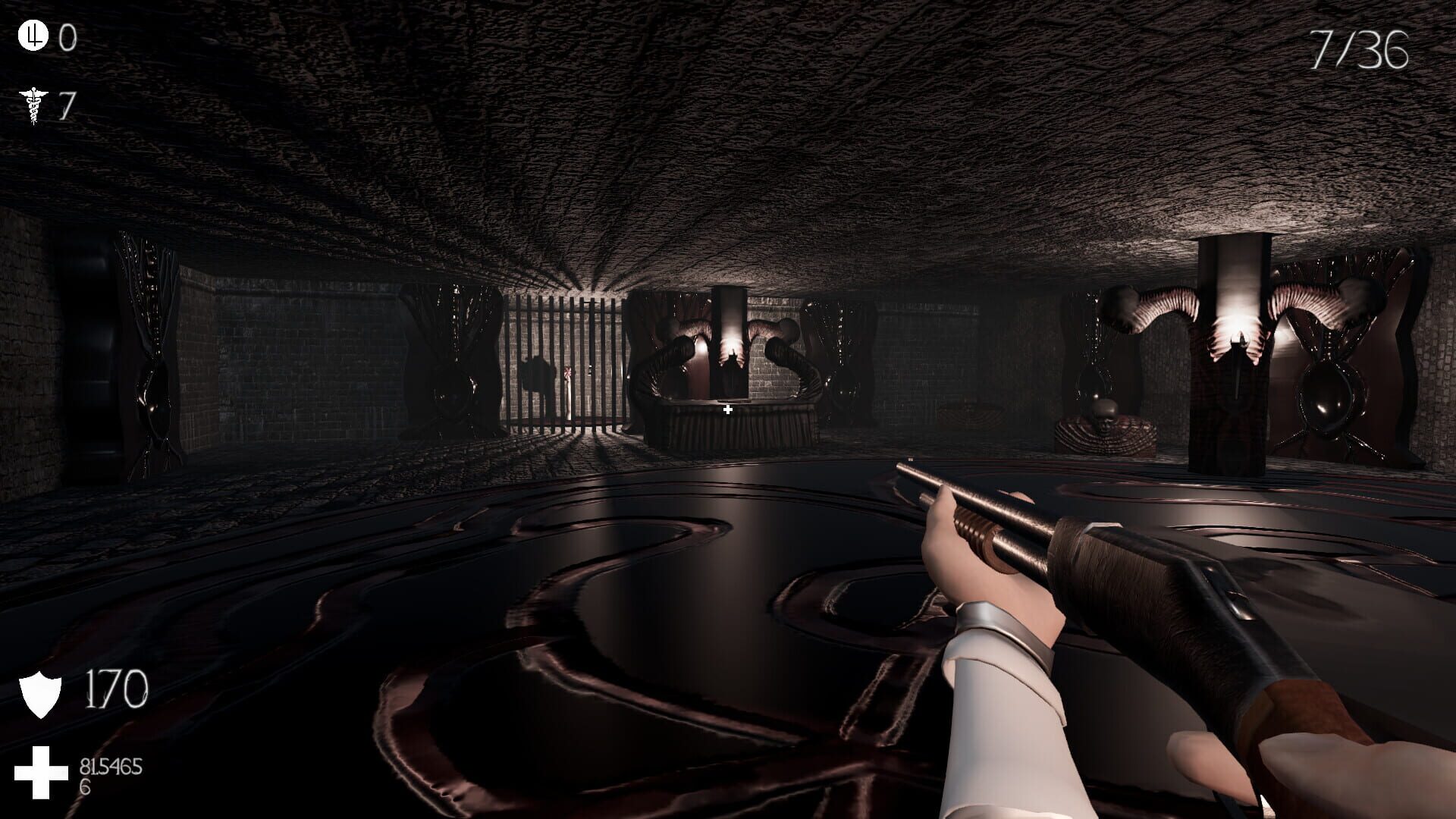
Task: Click the armor shield icon
Action: coord(40,693)
